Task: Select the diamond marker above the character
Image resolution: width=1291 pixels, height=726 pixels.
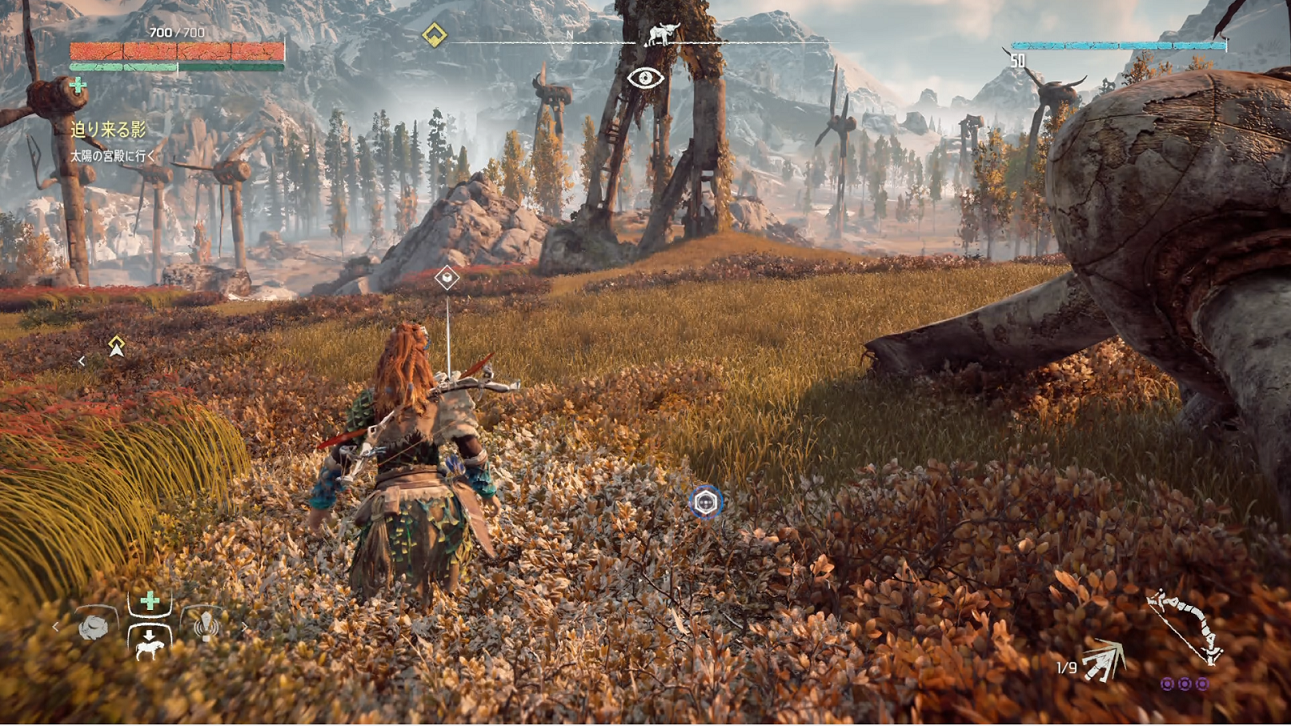Action: (x=447, y=278)
